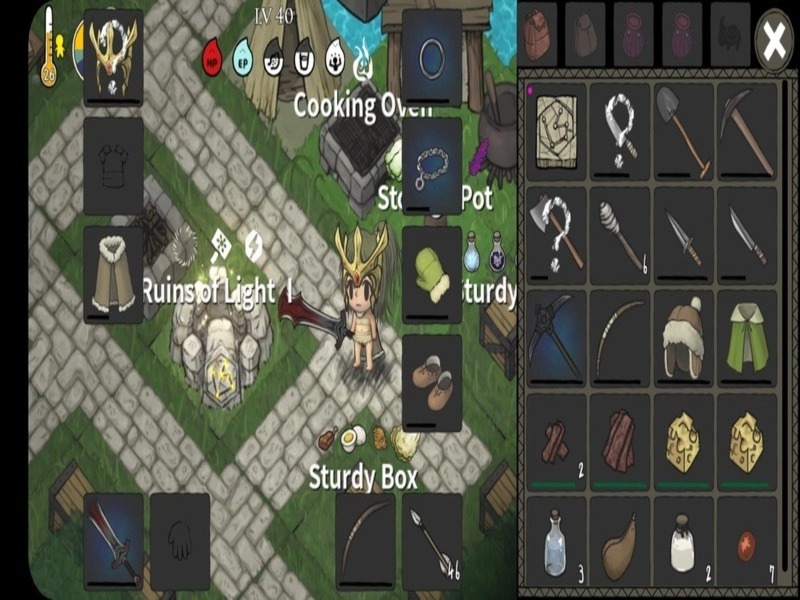This screenshot has width=800, height=600.
Task: Click the equipped fur-collared cape slot
Action: click(113, 273)
